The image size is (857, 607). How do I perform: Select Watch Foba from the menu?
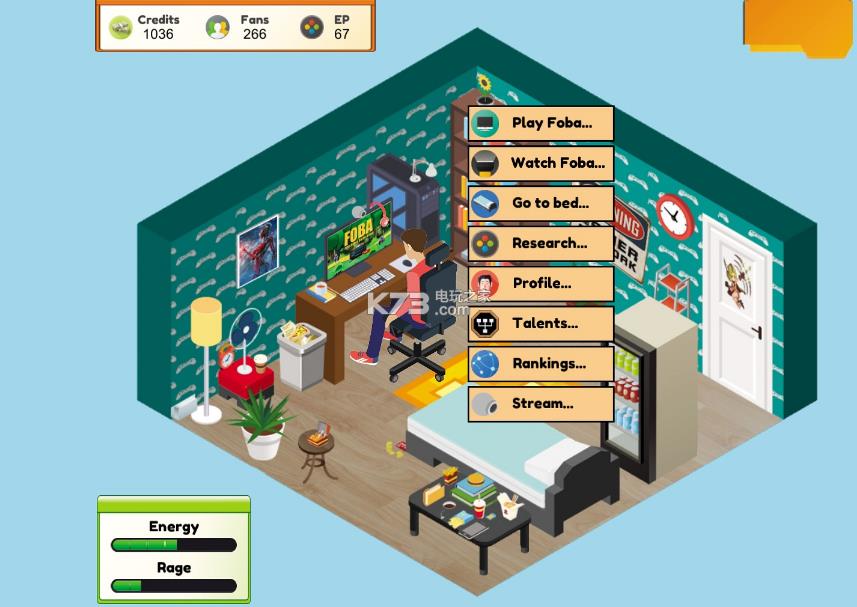click(541, 164)
